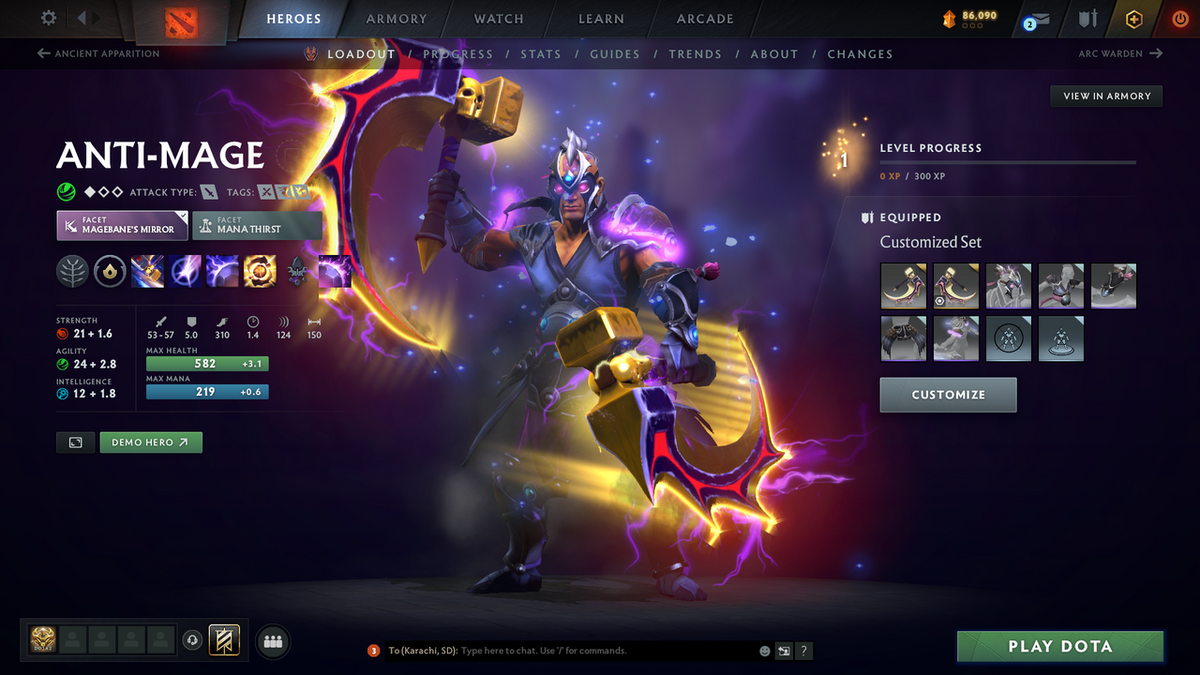
Task: Select the Magebane's Mirror facet
Action: [122, 225]
